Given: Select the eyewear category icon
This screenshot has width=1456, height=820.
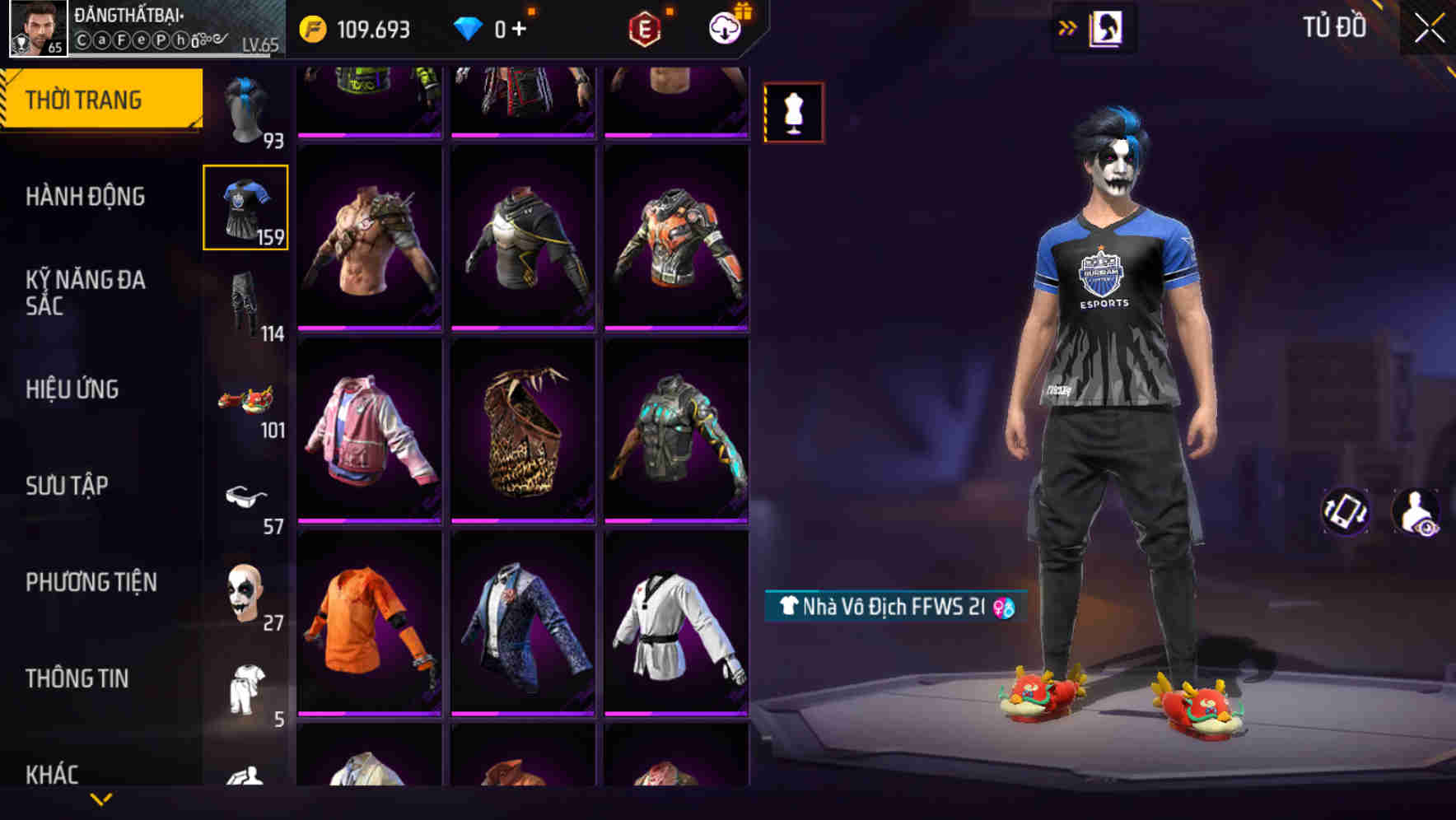Looking at the screenshot, I should [247, 494].
